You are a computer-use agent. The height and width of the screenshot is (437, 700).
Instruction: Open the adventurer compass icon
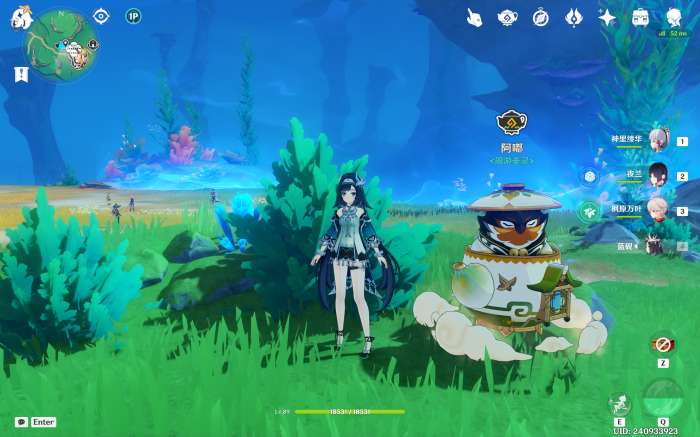[541, 17]
